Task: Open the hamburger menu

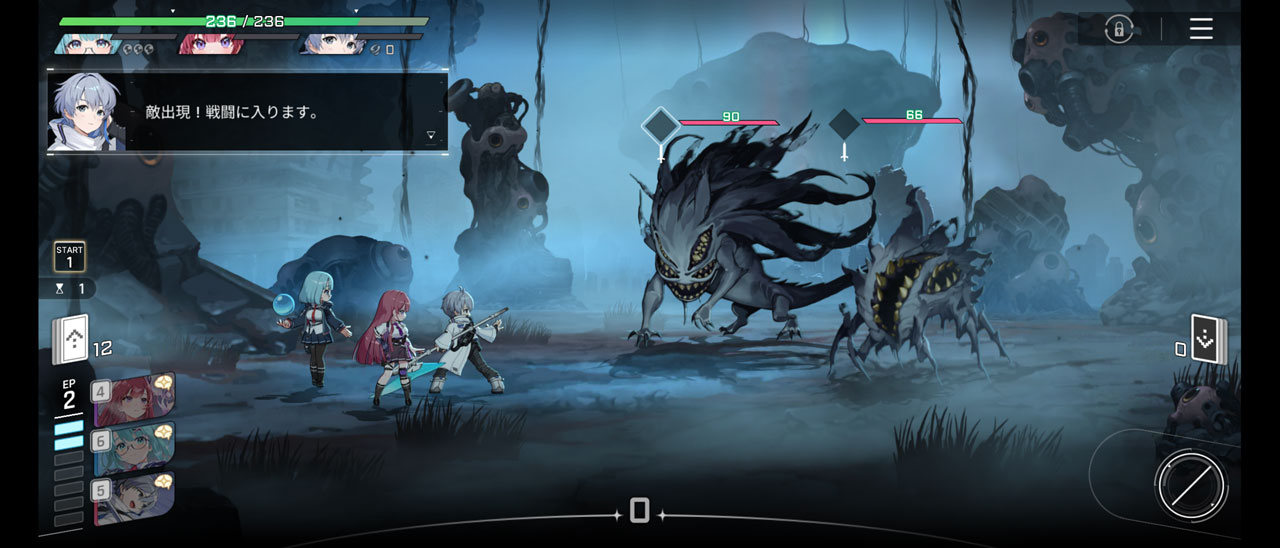Action: coord(1201,29)
